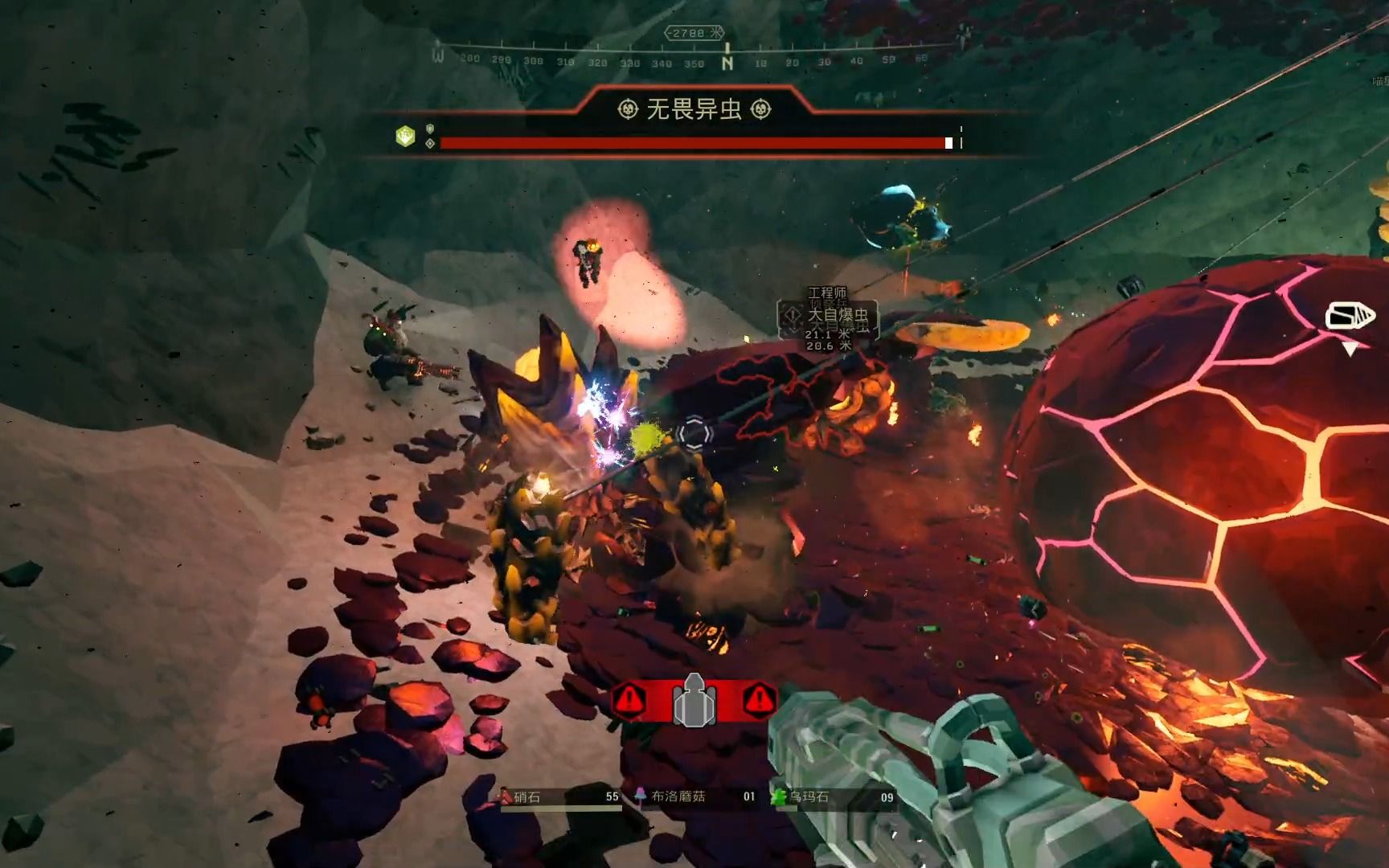Viewport: 1389px width, 868px height.
Task: Click the white ammo cartridge icon
Action: pyautogui.click(x=1349, y=316)
